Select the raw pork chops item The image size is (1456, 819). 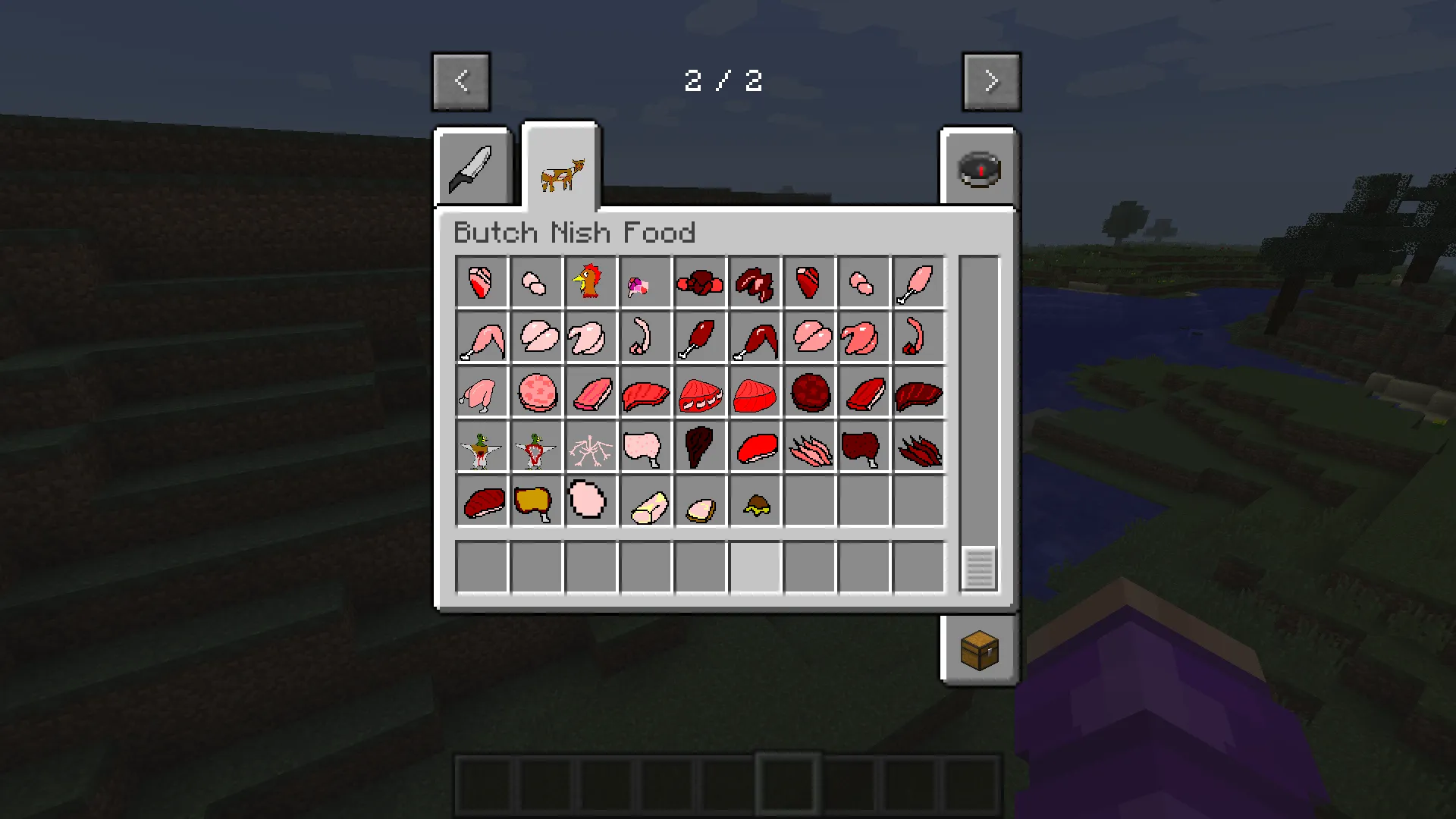[x=536, y=337]
